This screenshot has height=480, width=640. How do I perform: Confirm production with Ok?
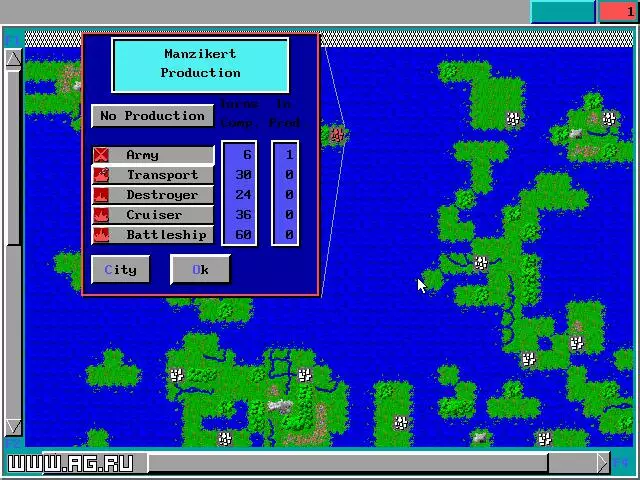pyautogui.click(x=200, y=270)
